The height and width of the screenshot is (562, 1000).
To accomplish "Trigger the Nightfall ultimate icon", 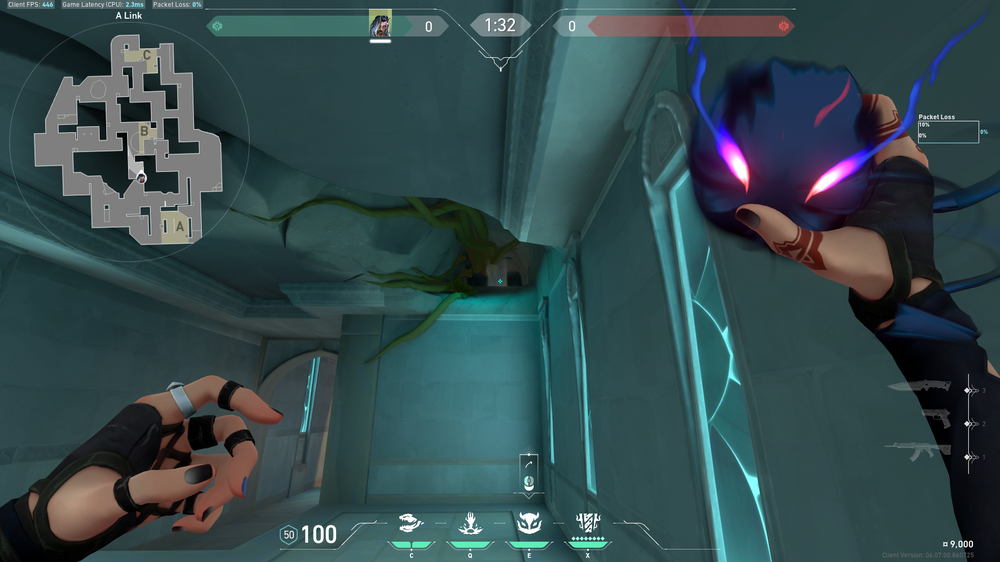I will [586, 522].
